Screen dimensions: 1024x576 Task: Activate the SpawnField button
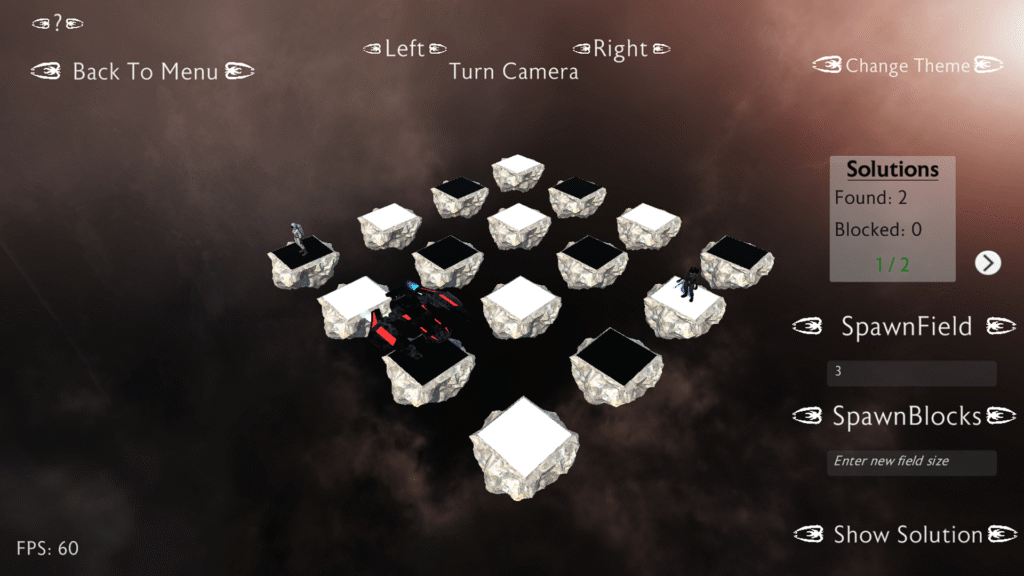click(906, 326)
